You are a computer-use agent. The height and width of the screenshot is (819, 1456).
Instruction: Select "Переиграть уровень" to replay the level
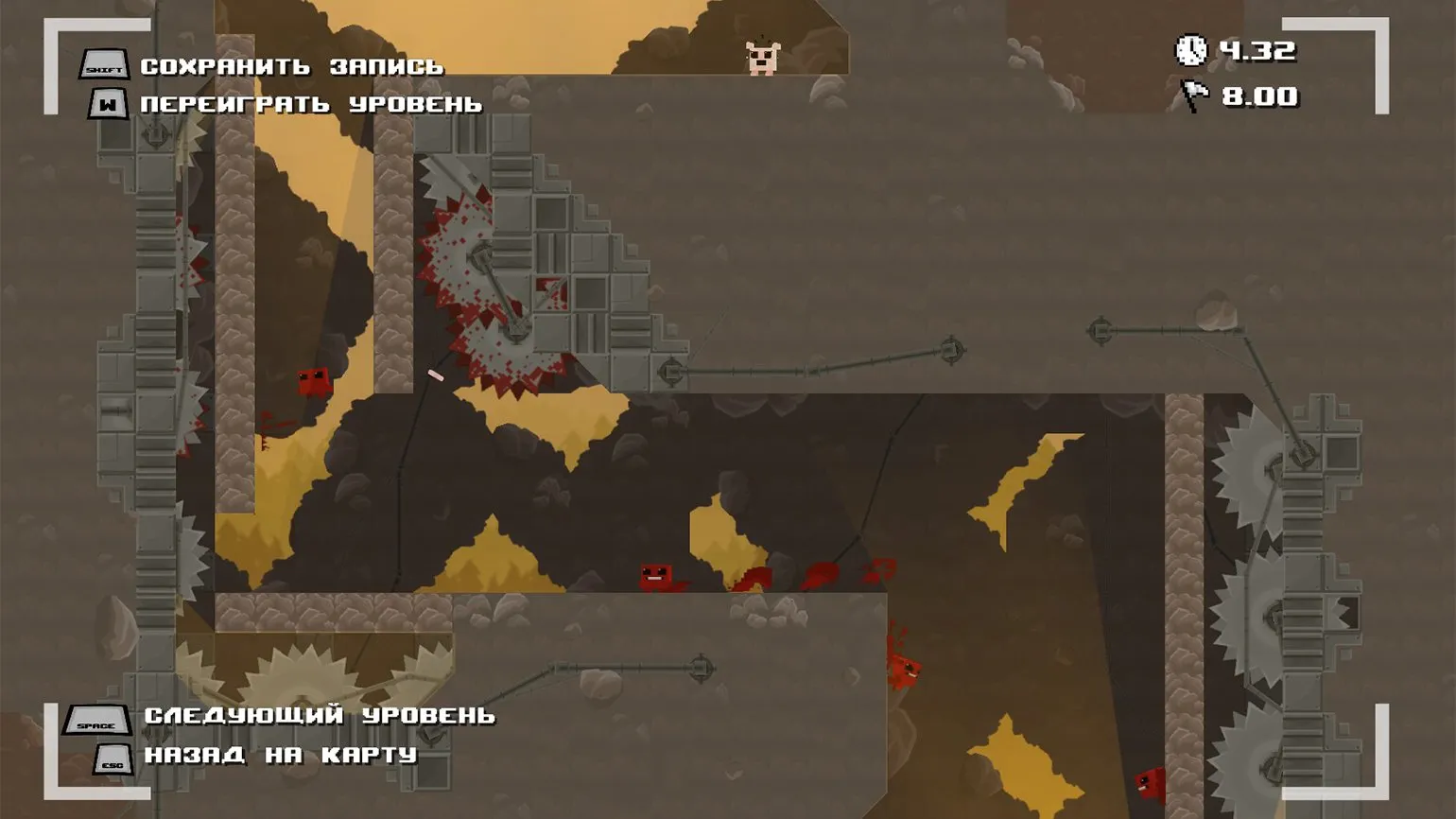coord(311,104)
